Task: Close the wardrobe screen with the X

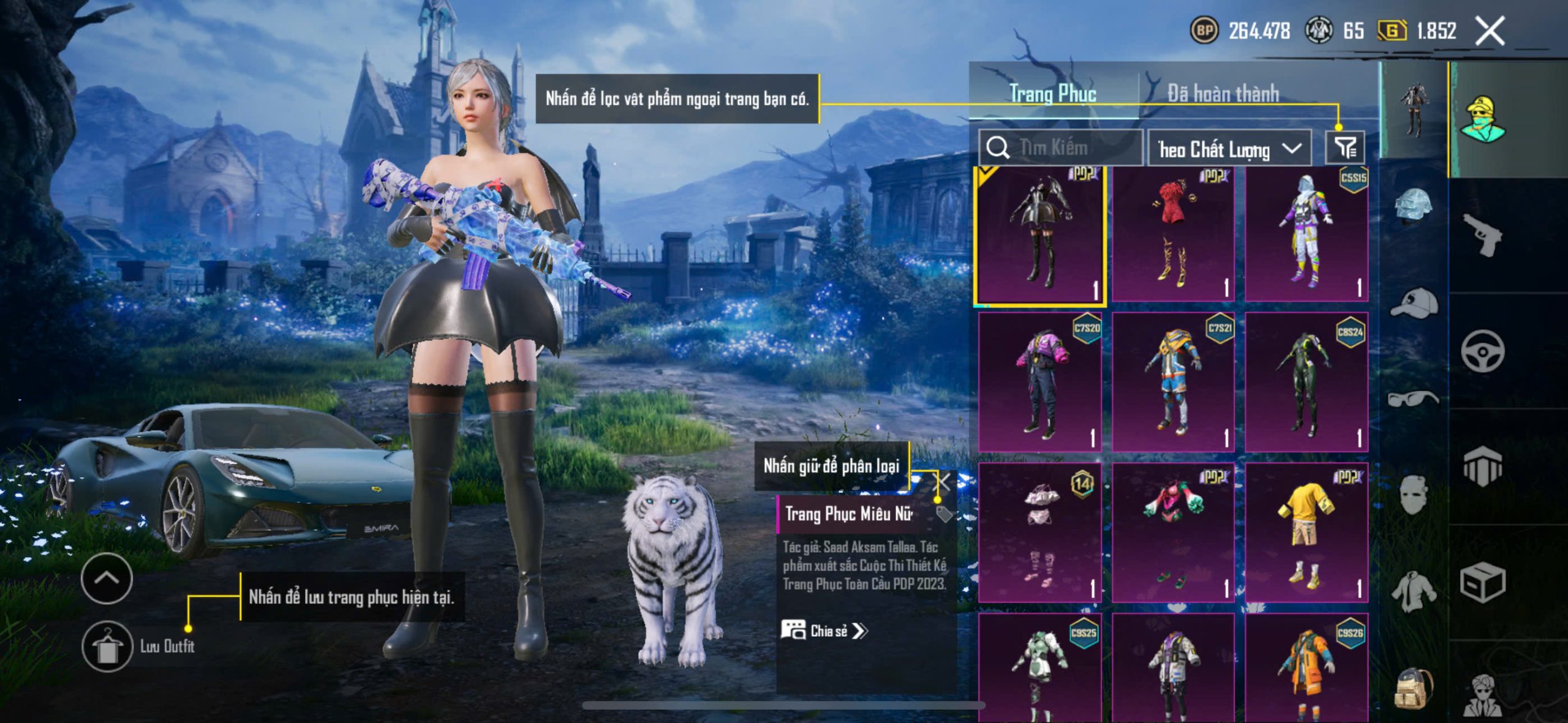Action: [1490, 31]
